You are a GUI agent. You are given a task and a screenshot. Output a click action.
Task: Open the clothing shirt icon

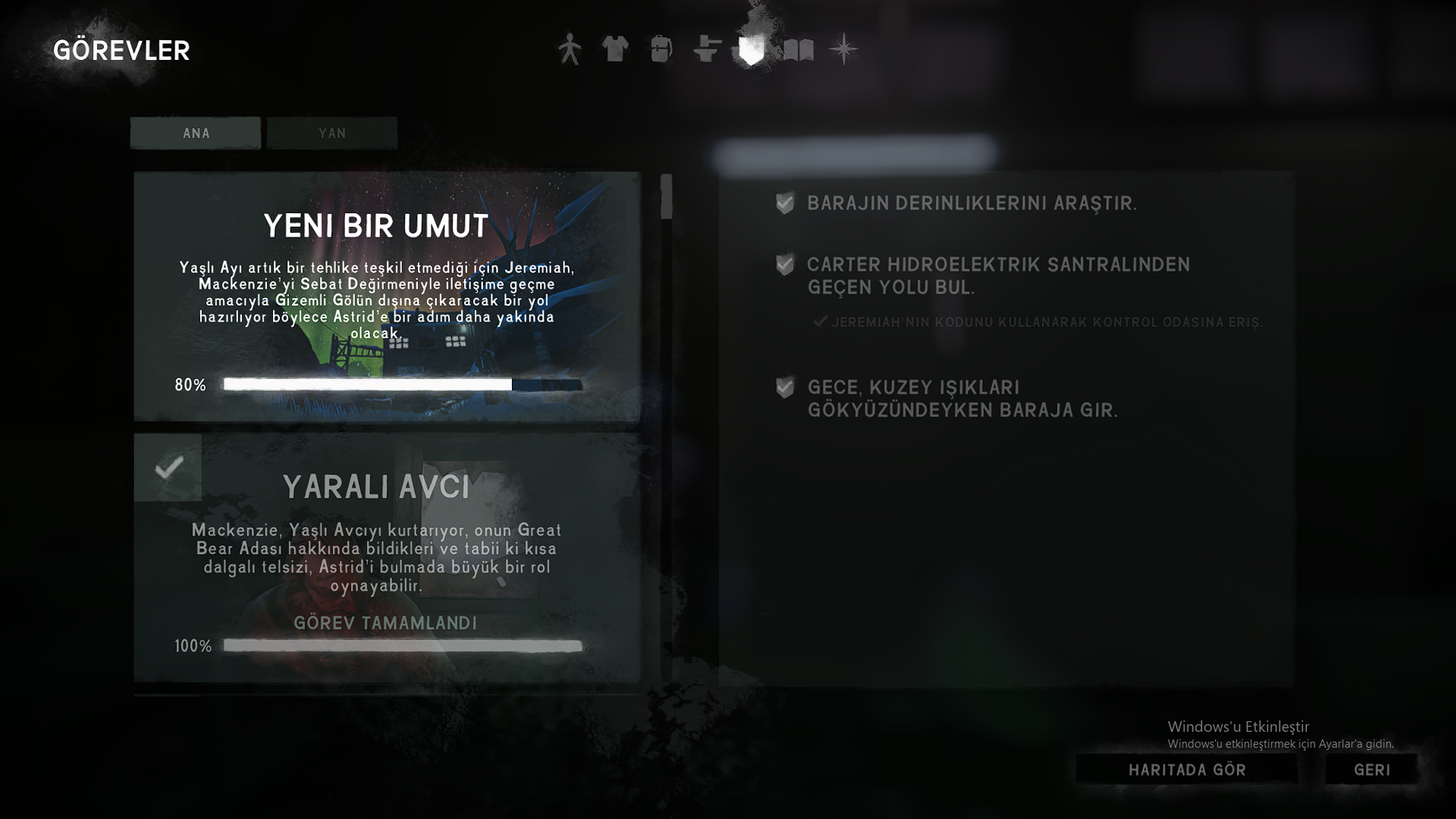click(615, 49)
